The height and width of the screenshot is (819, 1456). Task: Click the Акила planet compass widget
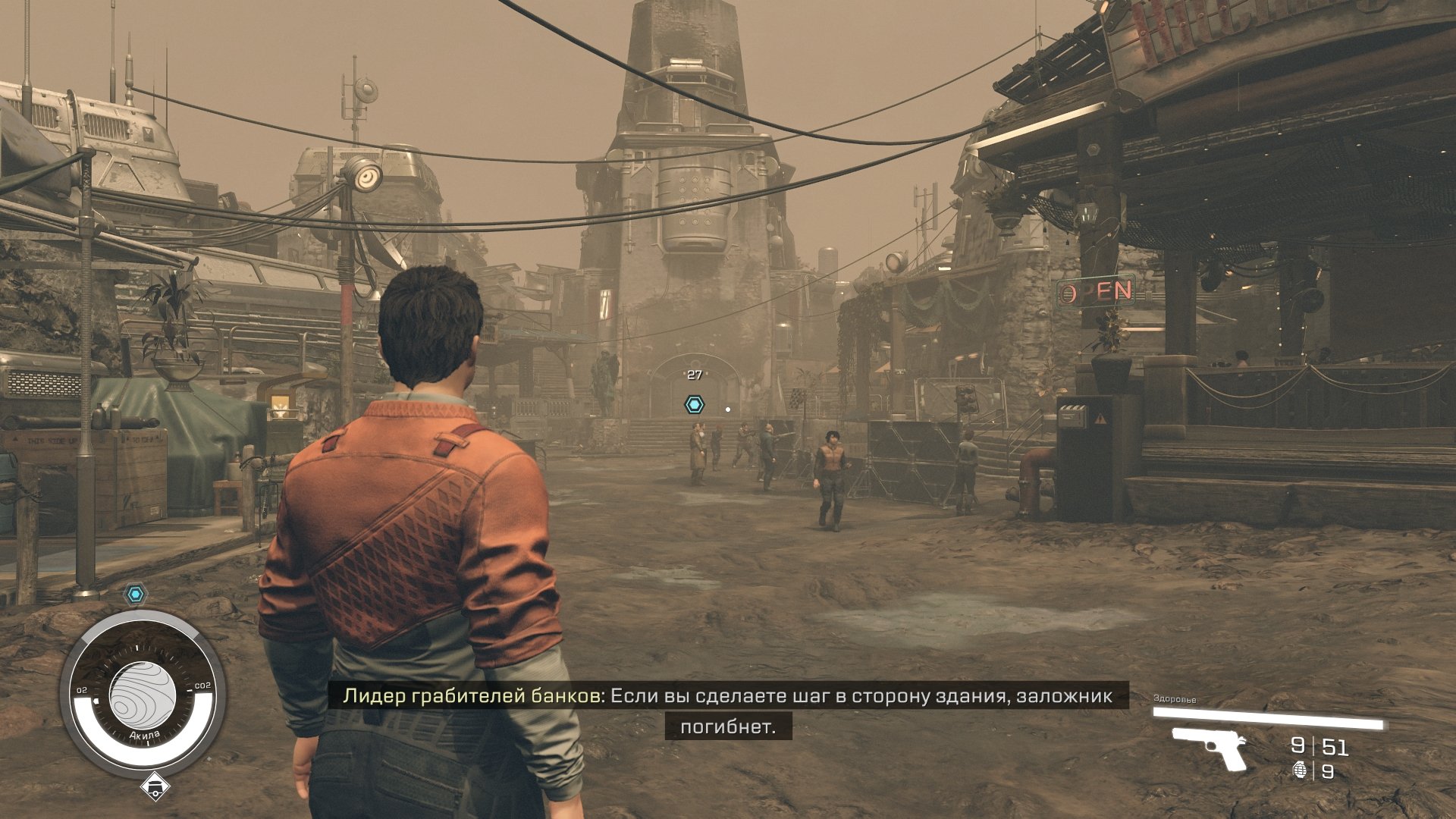pos(143,692)
